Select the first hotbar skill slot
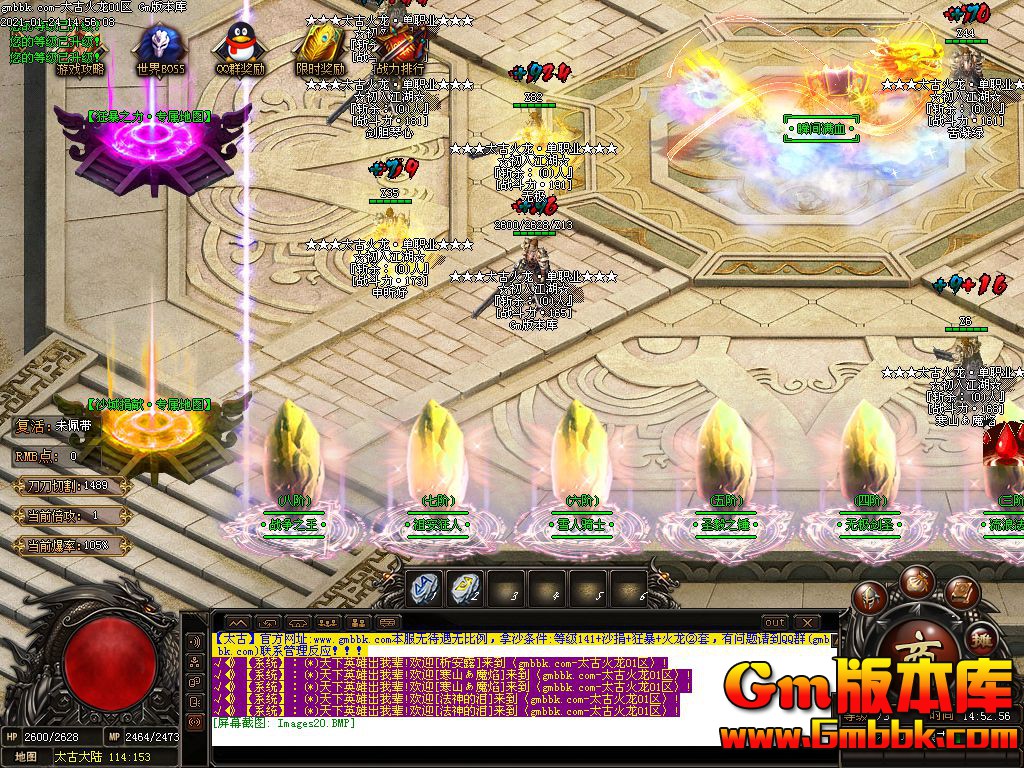1024x768 pixels. point(425,590)
